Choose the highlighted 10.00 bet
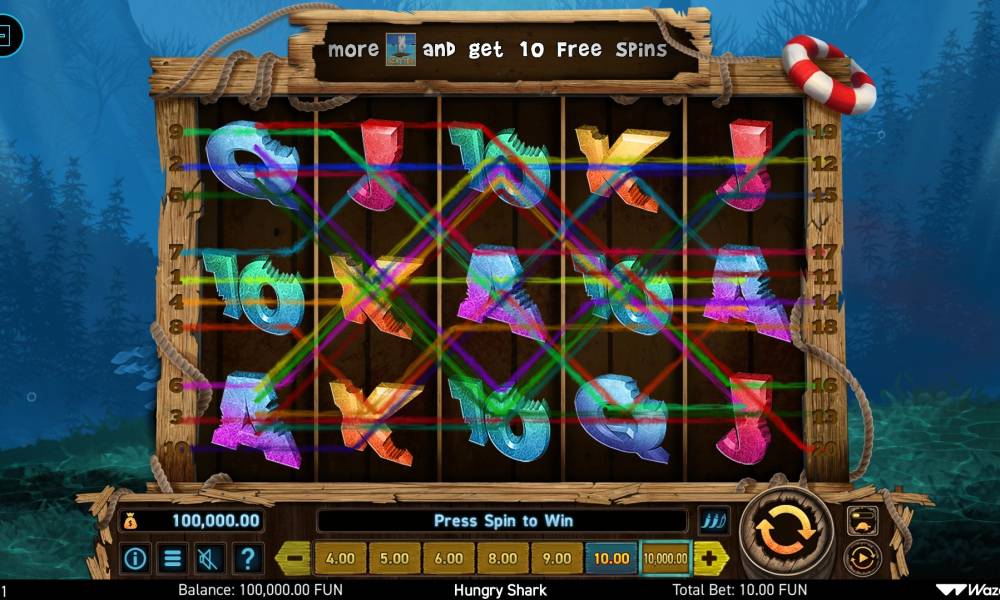 pos(611,558)
